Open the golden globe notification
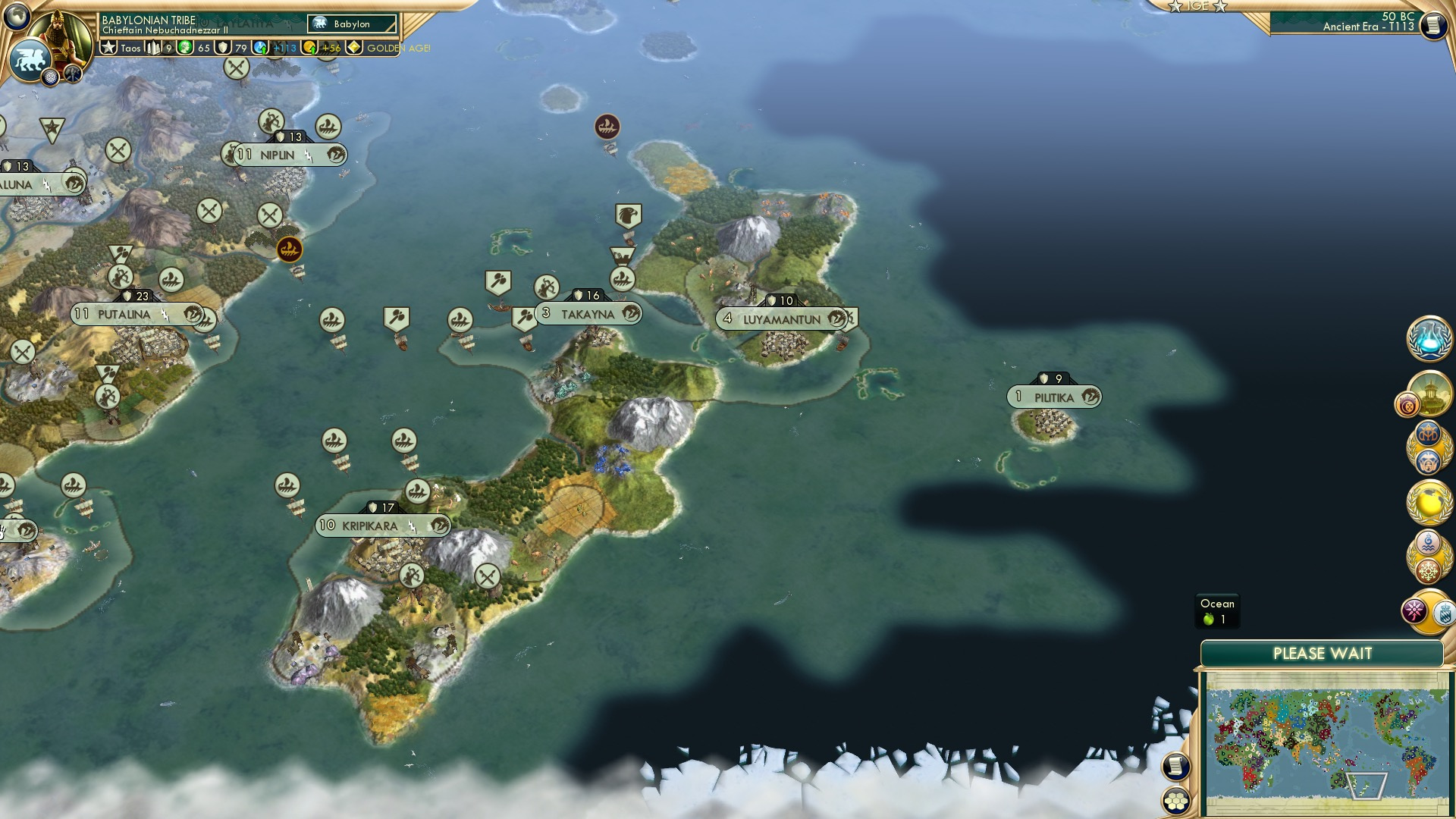The image size is (1456, 819). coord(1429,502)
